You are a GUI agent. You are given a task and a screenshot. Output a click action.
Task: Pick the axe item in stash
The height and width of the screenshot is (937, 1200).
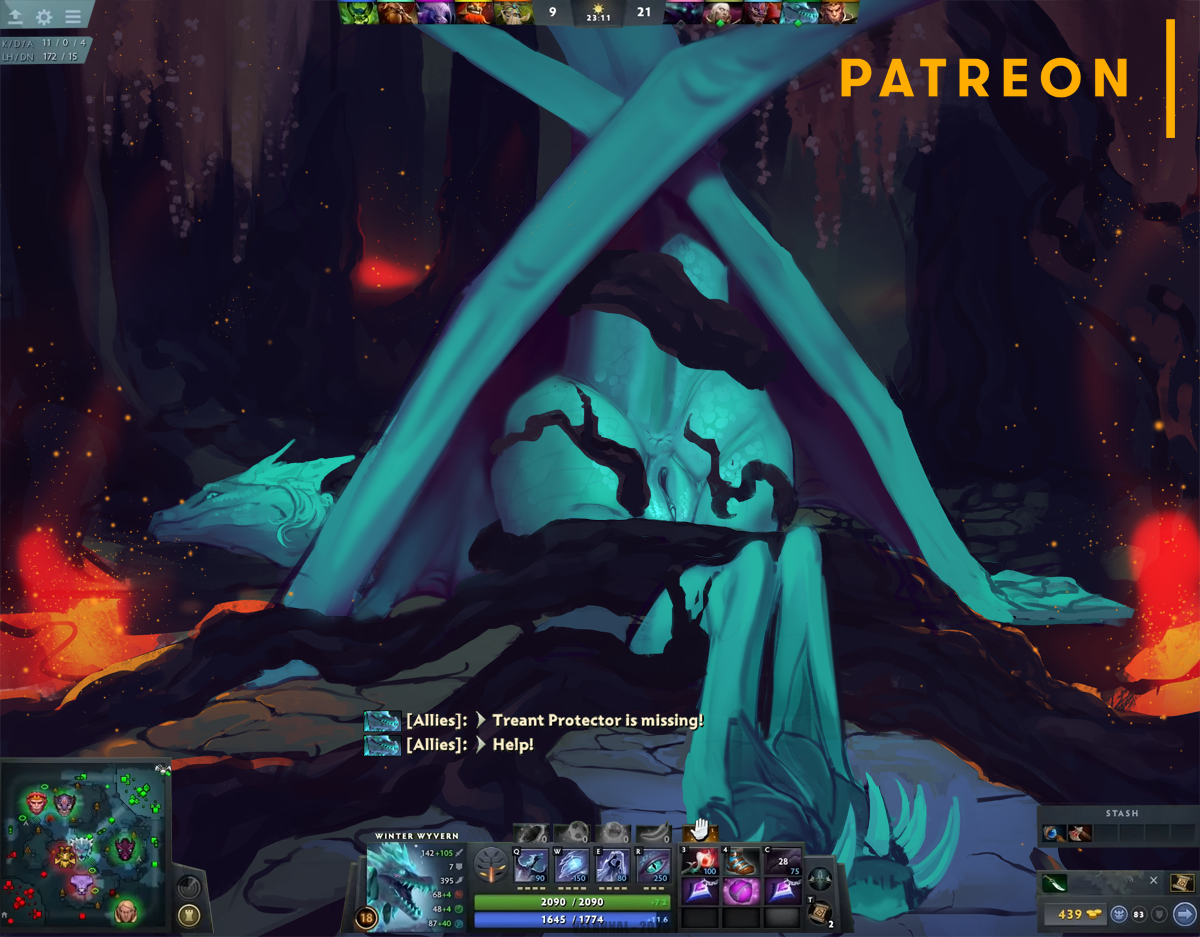1079,833
